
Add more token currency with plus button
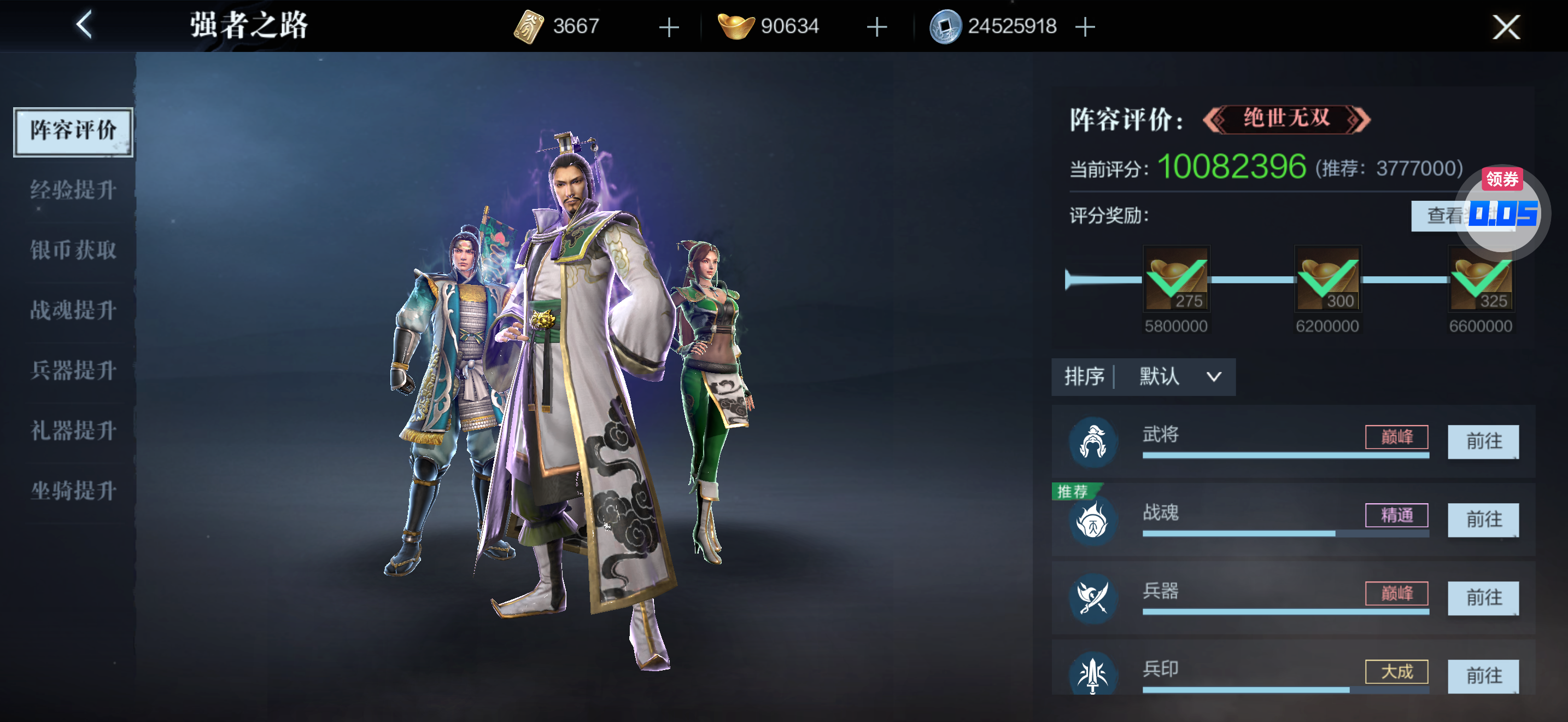(669, 27)
